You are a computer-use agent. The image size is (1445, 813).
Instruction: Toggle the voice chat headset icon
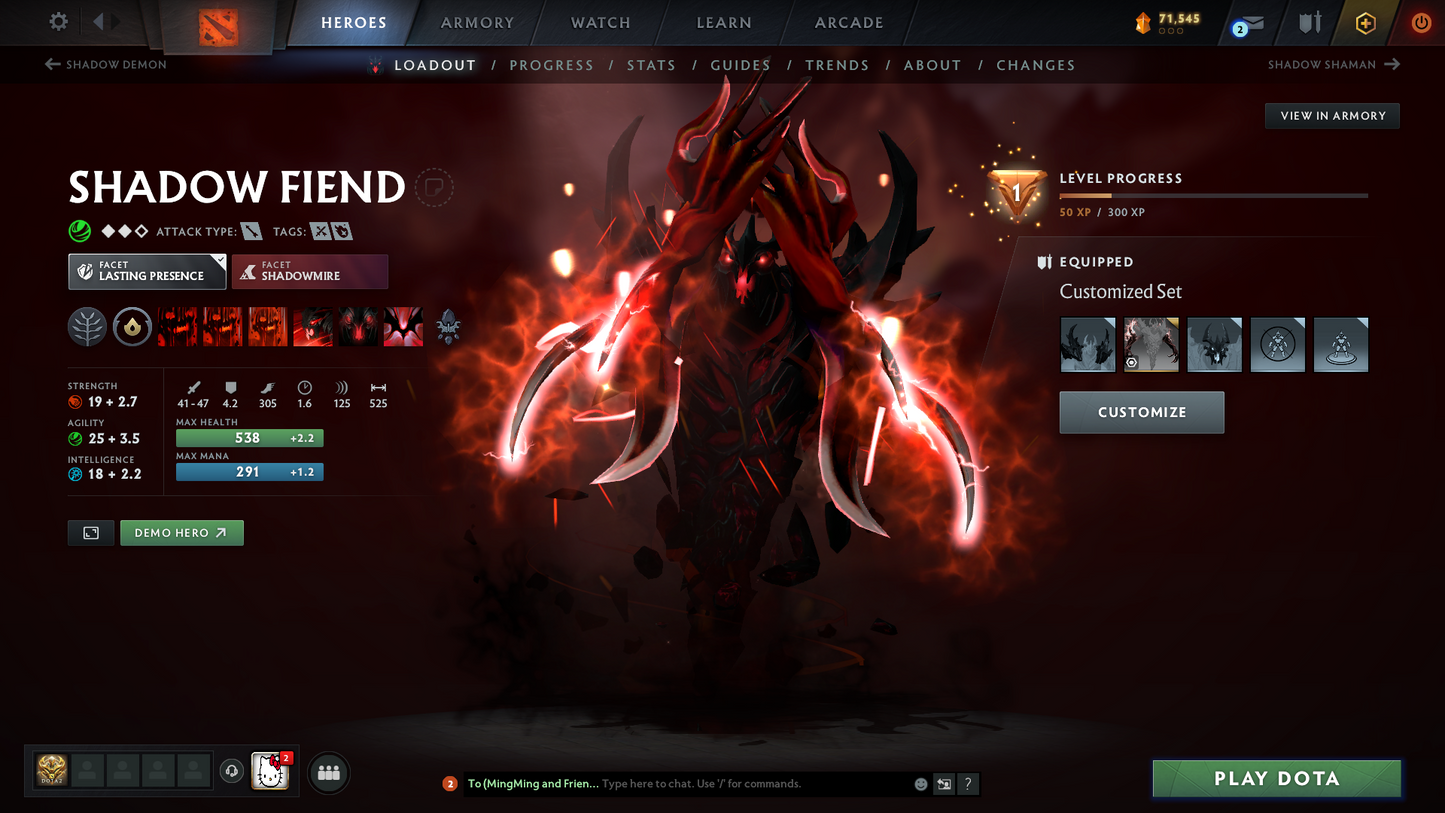(231, 770)
